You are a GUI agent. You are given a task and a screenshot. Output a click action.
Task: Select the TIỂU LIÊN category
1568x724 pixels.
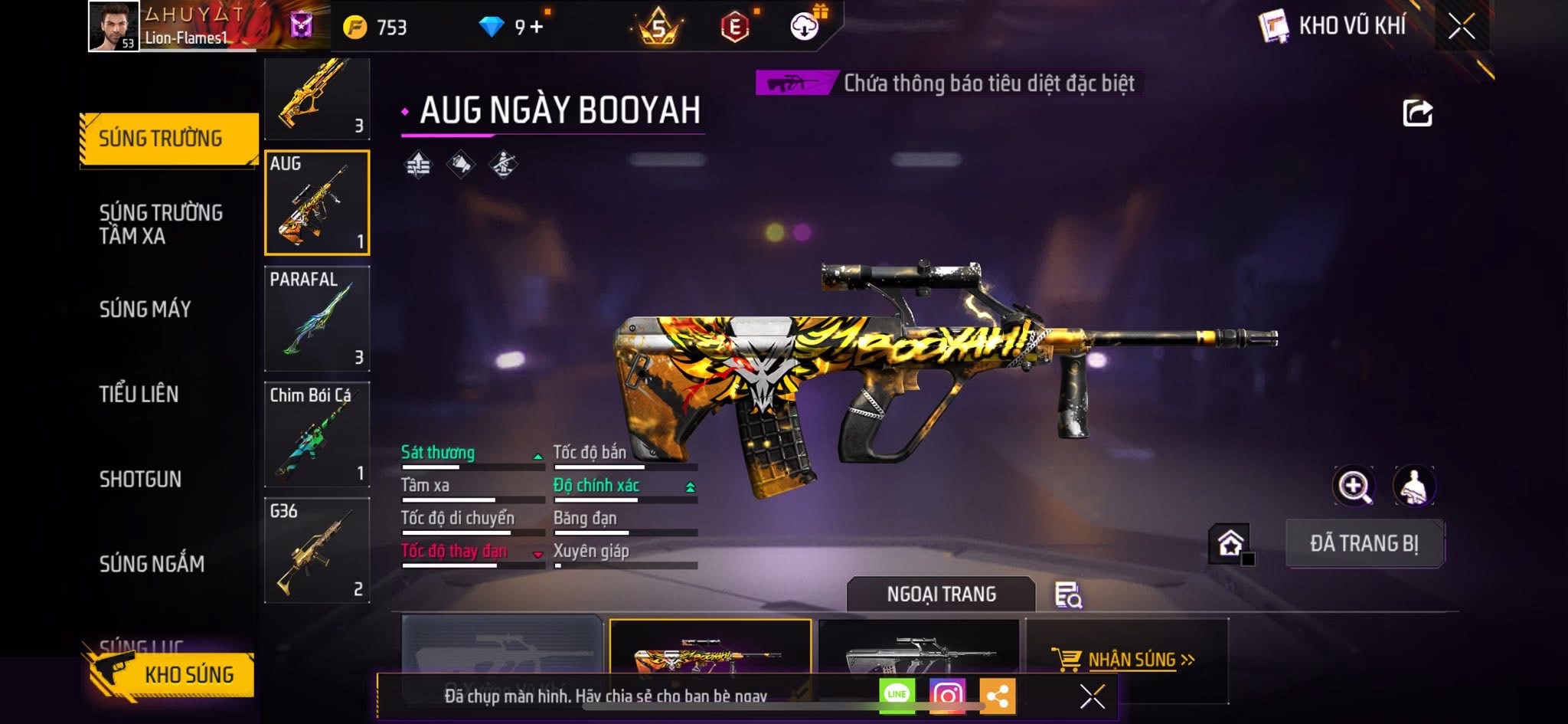(x=139, y=394)
